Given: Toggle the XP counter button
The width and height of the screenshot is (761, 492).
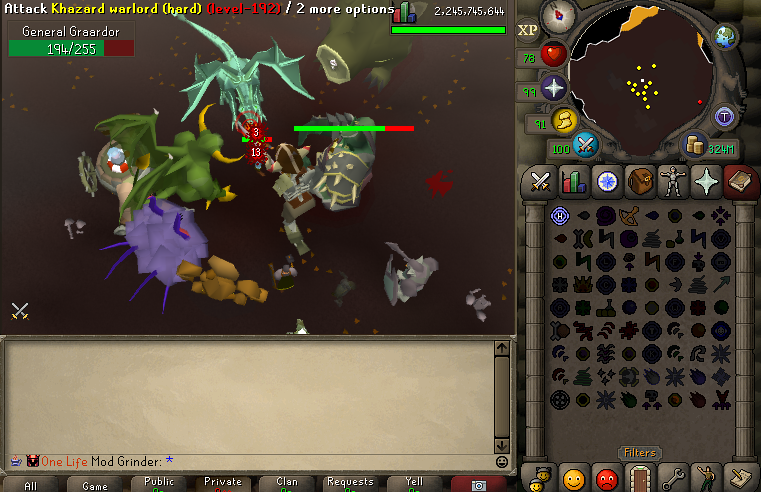Looking at the screenshot, I should coord(528,30).
